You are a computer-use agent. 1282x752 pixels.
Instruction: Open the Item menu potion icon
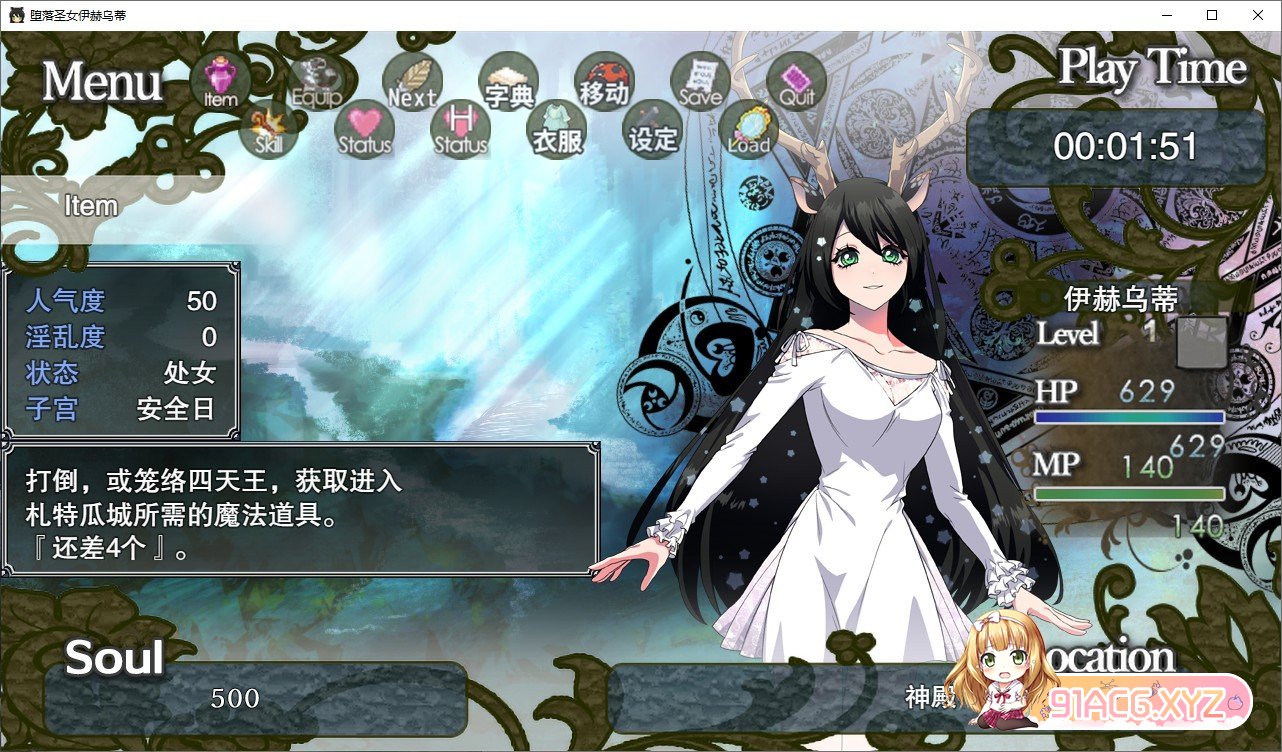point(220,81)
